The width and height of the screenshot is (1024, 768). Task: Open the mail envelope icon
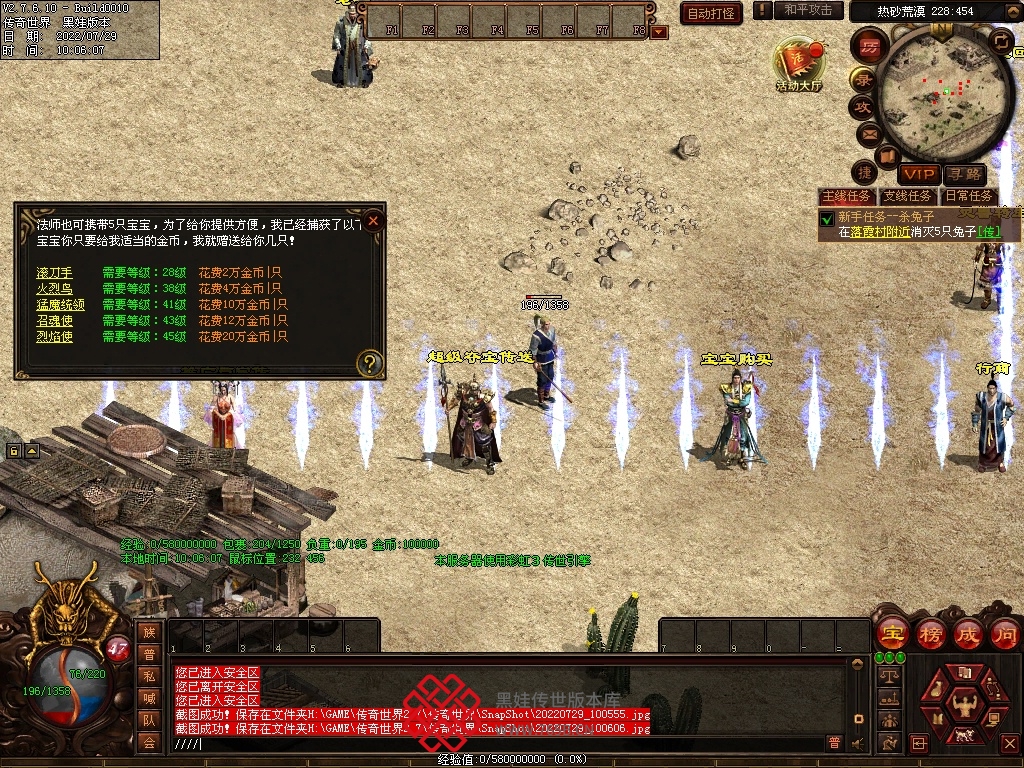(867, 134)
